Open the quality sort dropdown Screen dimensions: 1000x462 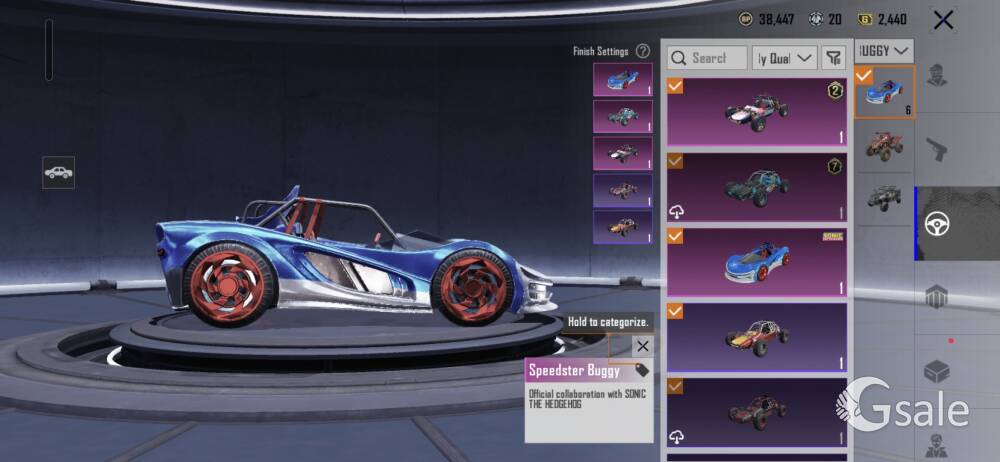tap(785, 58)
